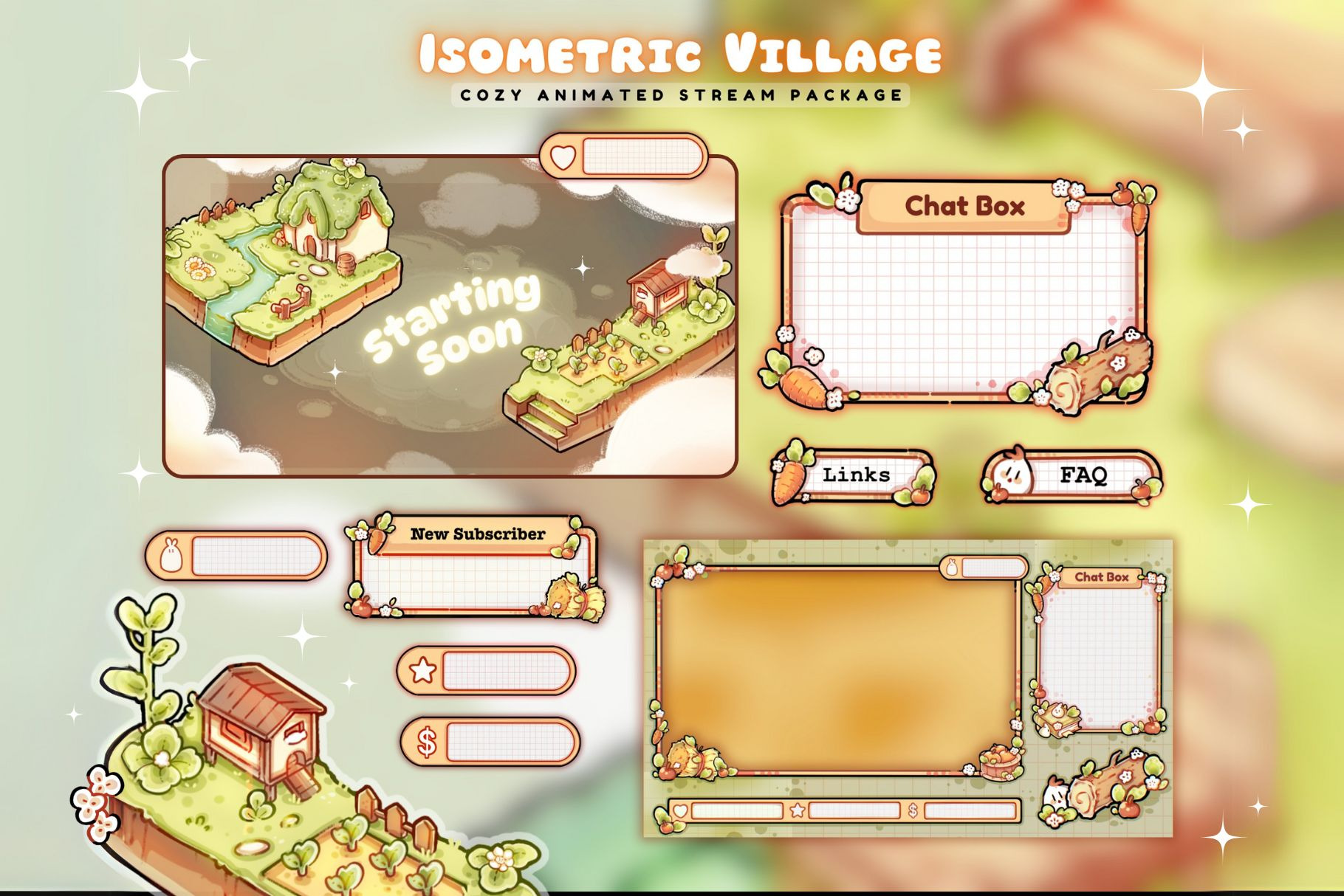Click the large dollar sign label bar
Image resolution: width=1344 pixels, height=896 pixels.
tap(490, 742)
